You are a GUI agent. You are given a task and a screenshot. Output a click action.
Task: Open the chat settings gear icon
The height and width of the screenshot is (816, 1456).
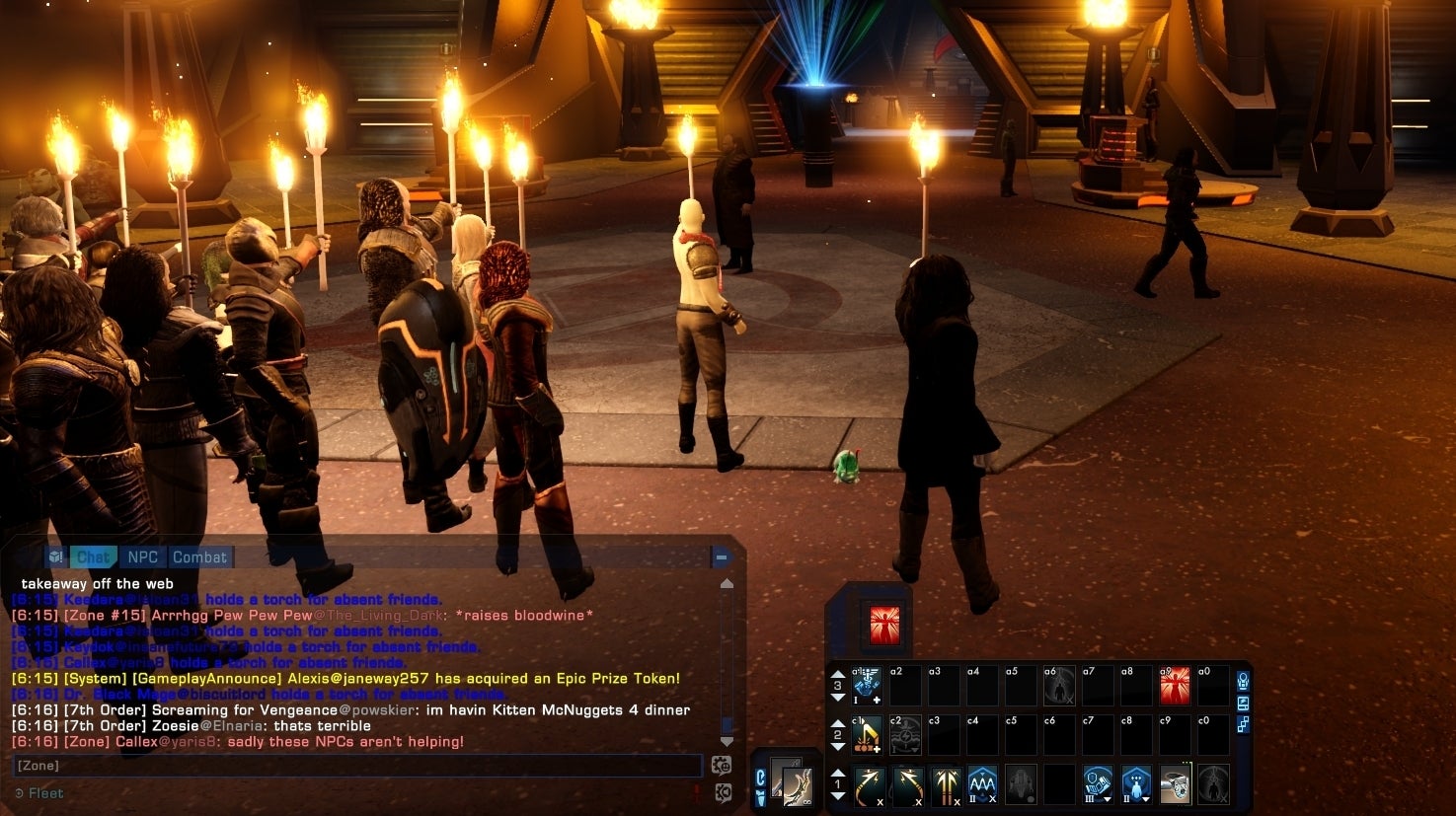[x=722, y=765]
